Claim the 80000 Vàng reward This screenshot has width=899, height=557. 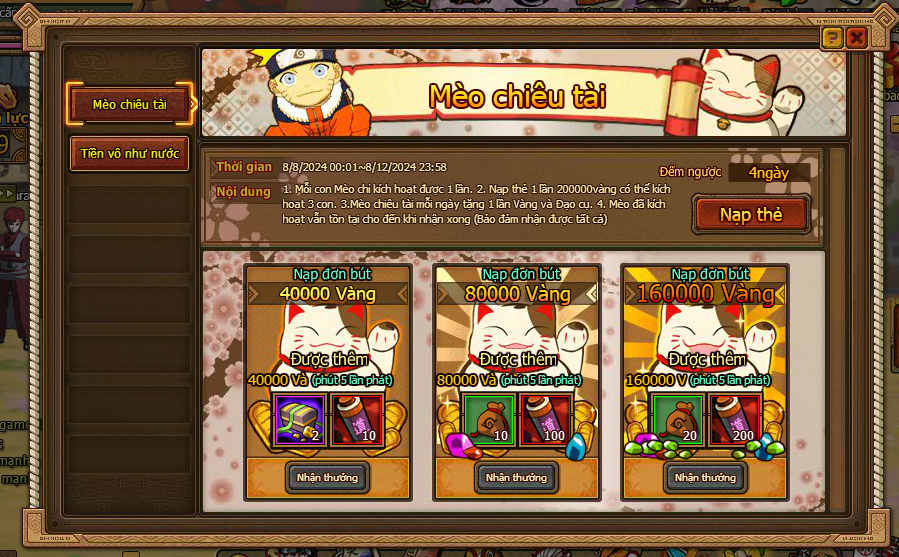point(516,477)
